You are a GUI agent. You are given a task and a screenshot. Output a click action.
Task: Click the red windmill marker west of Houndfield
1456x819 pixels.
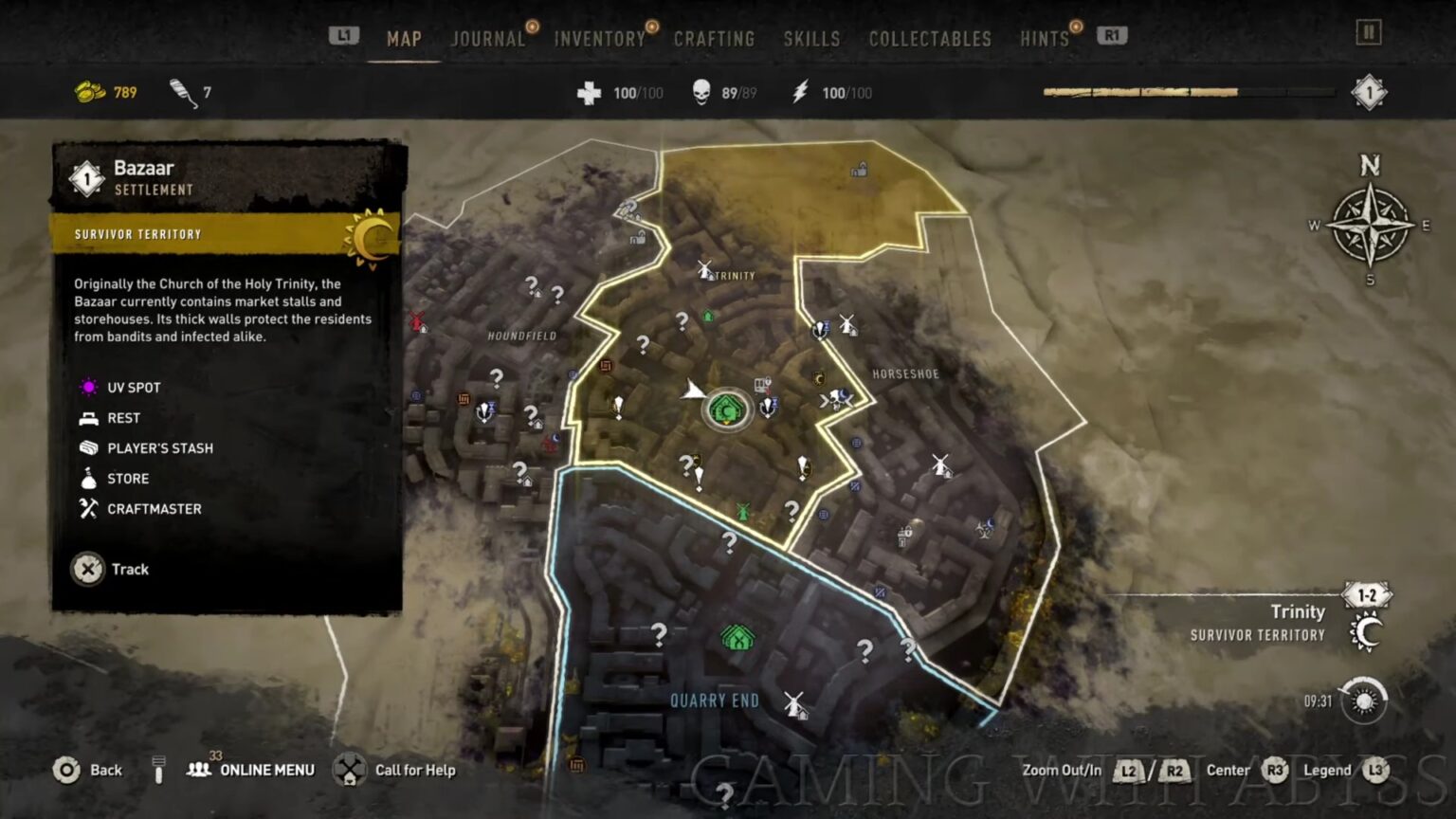pyautogui.click(x=416, y=321)
